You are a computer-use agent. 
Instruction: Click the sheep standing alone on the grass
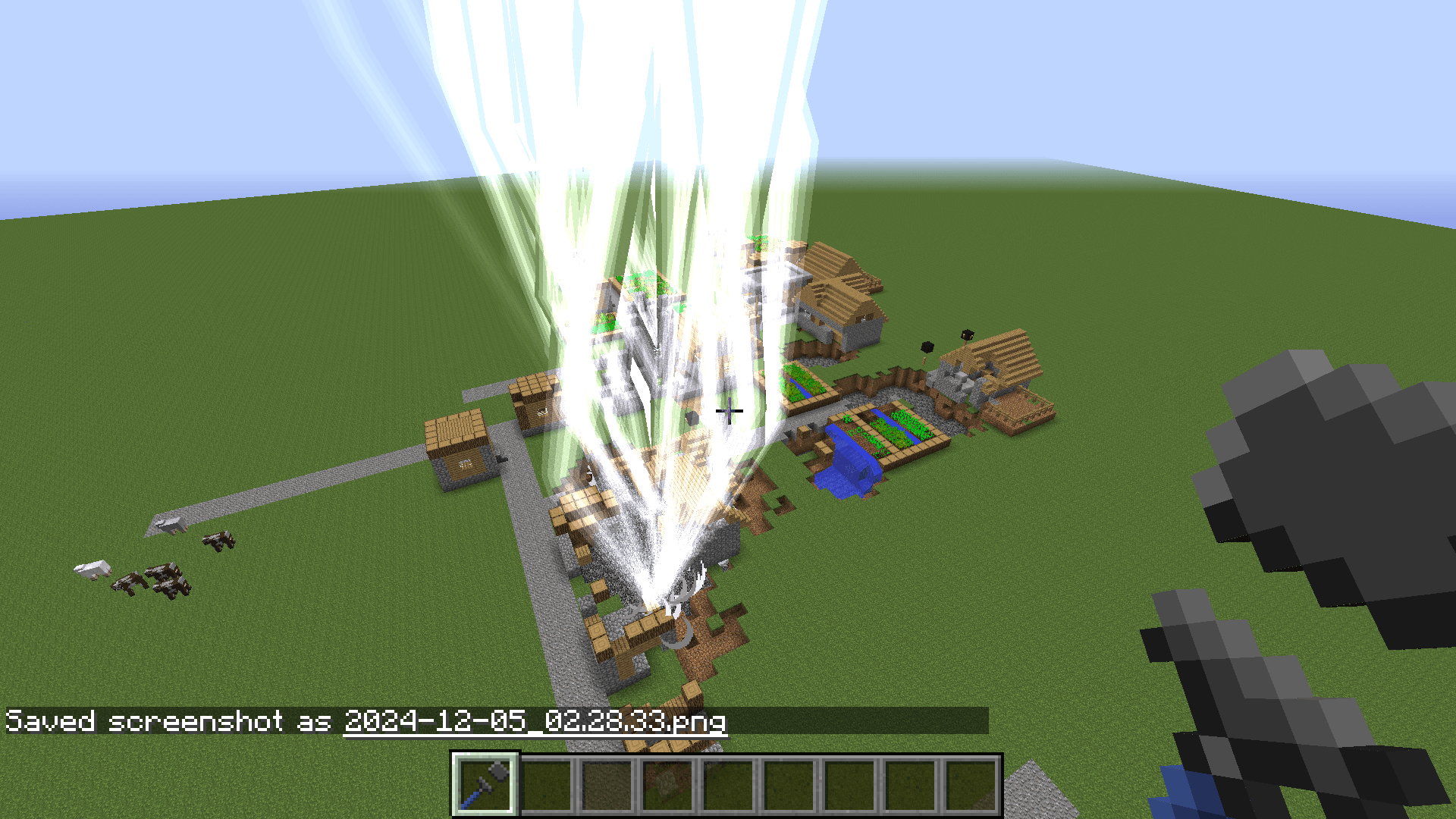(91, 568)
